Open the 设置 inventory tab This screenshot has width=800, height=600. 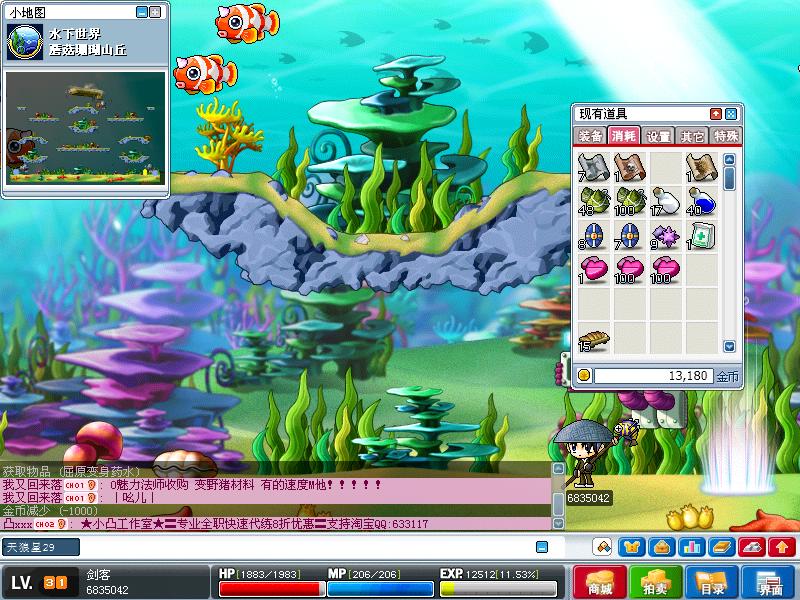coord(658,136)
